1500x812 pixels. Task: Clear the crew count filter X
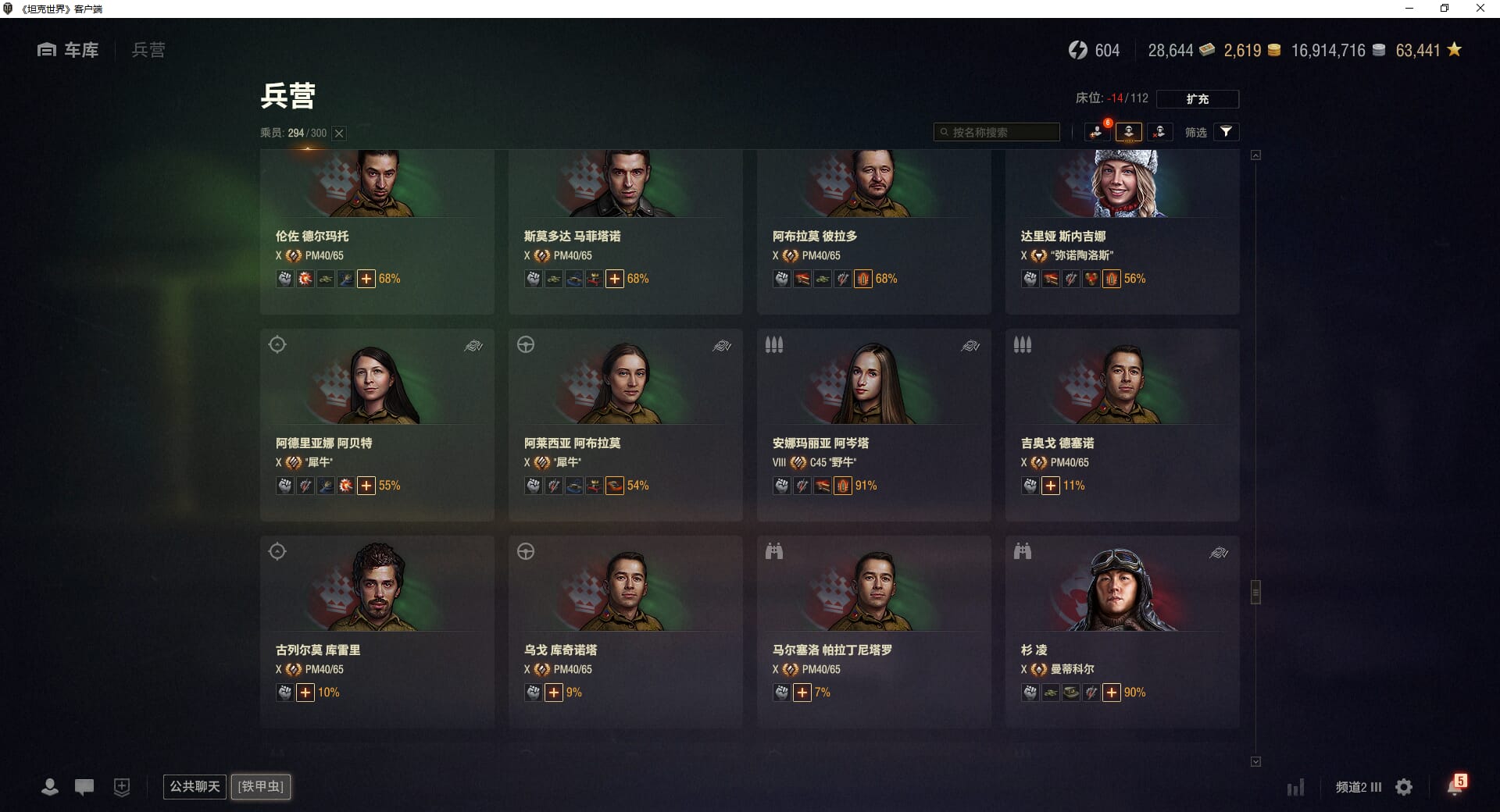[x=339, y=134]
